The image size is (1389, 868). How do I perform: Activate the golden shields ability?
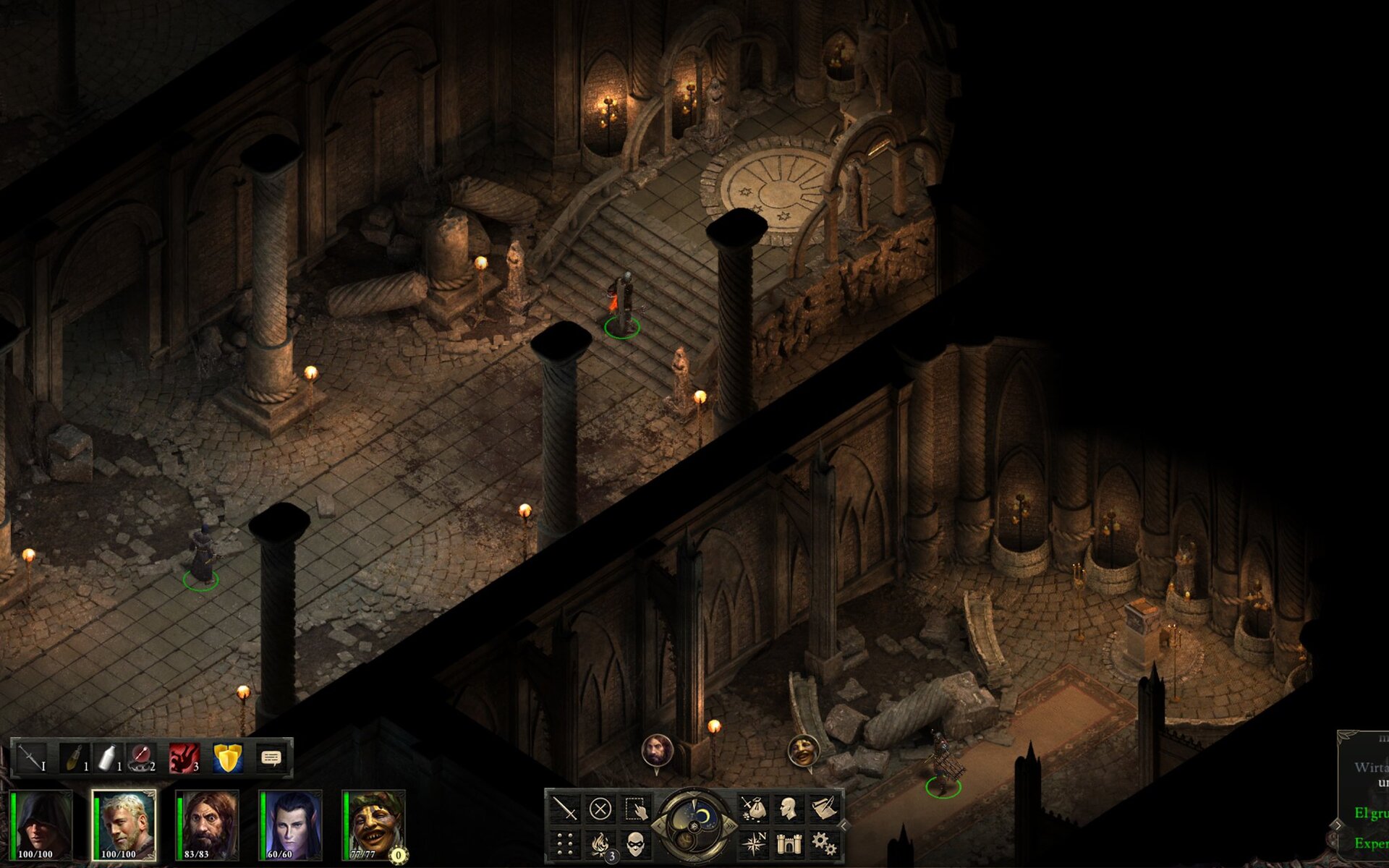[228, 758]
